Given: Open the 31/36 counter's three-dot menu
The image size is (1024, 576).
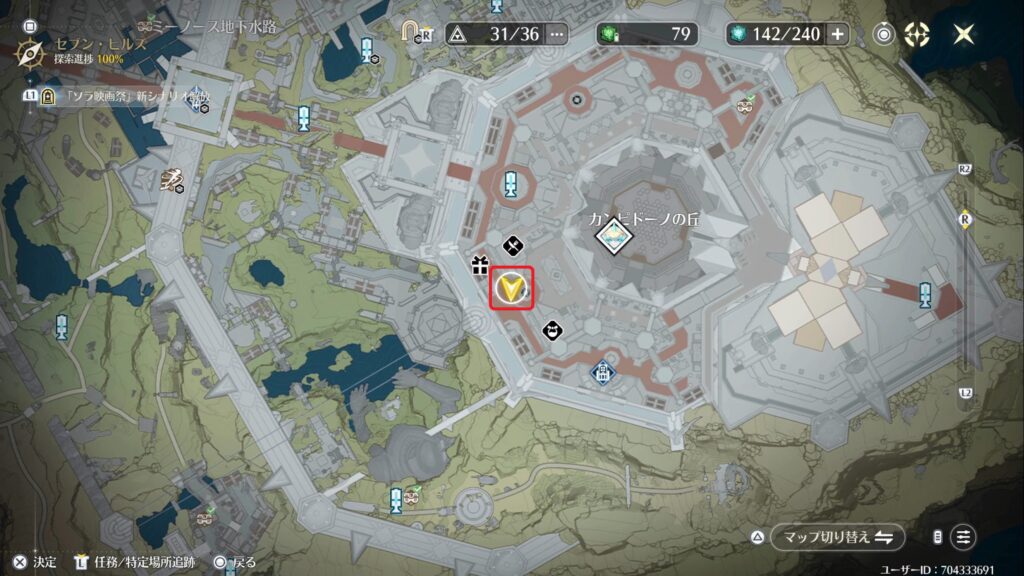Looking at the screenshot, I should tap(557, 34).
